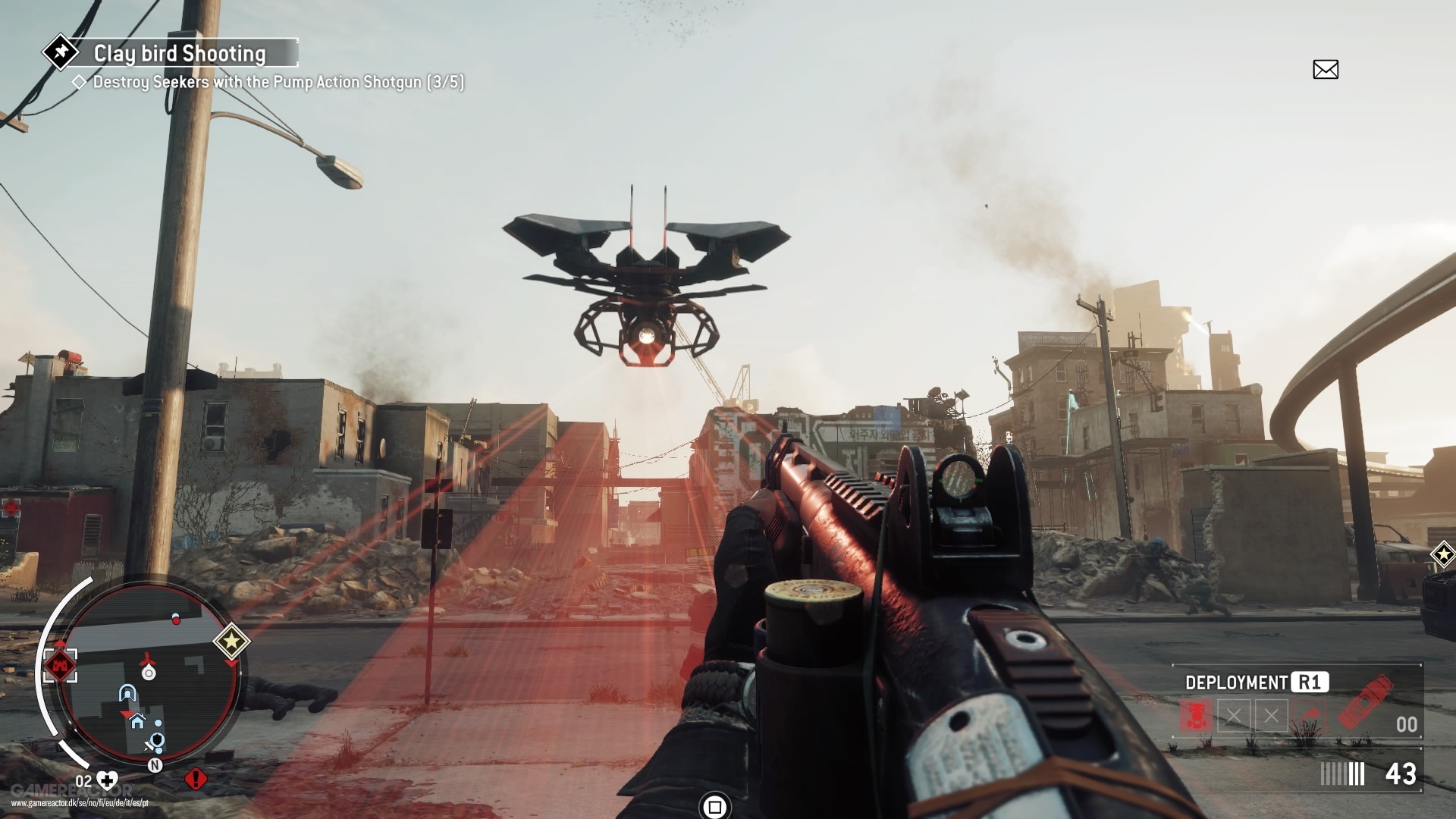Select the red stronghold diamond on the minimap

click(x=61, y=665)
